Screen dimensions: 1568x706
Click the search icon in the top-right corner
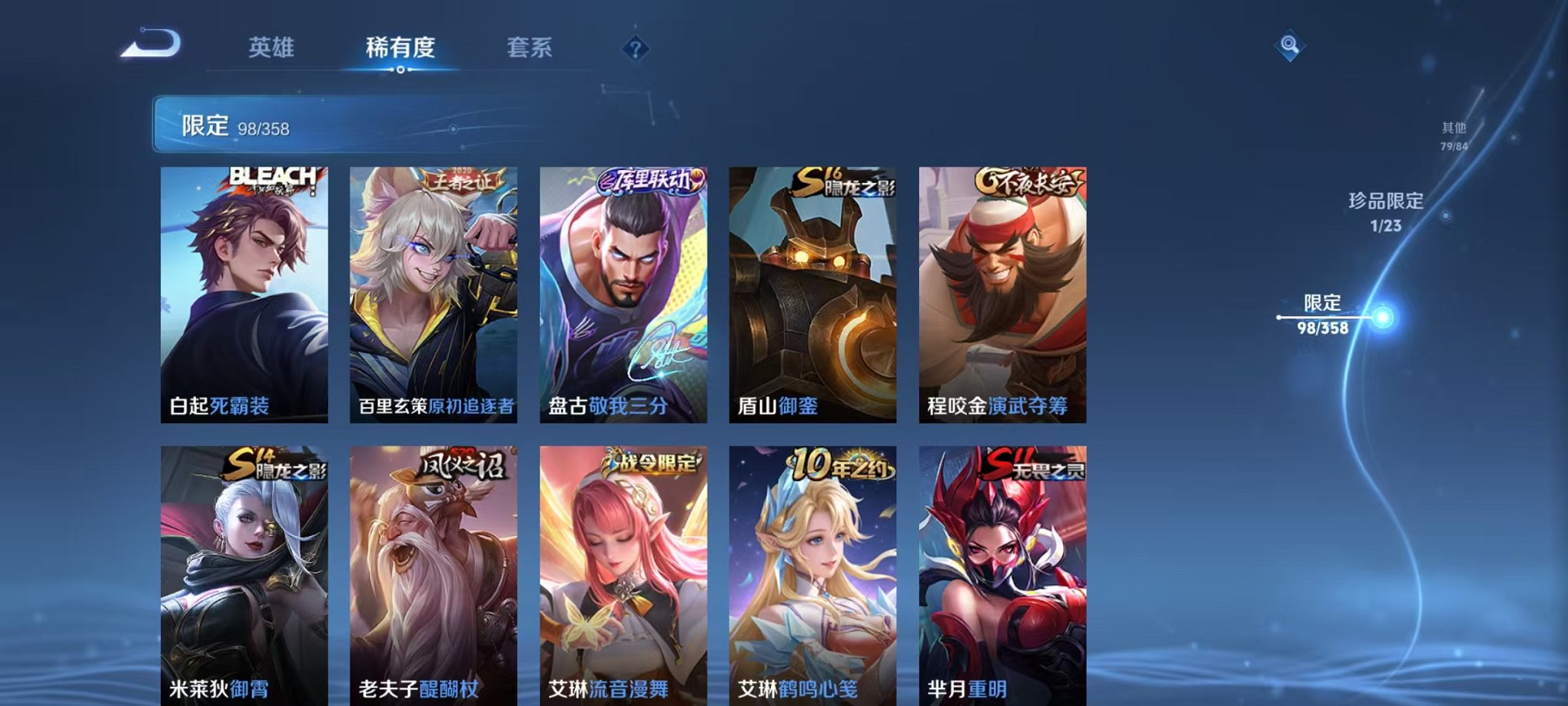[x=1291, y=44]
